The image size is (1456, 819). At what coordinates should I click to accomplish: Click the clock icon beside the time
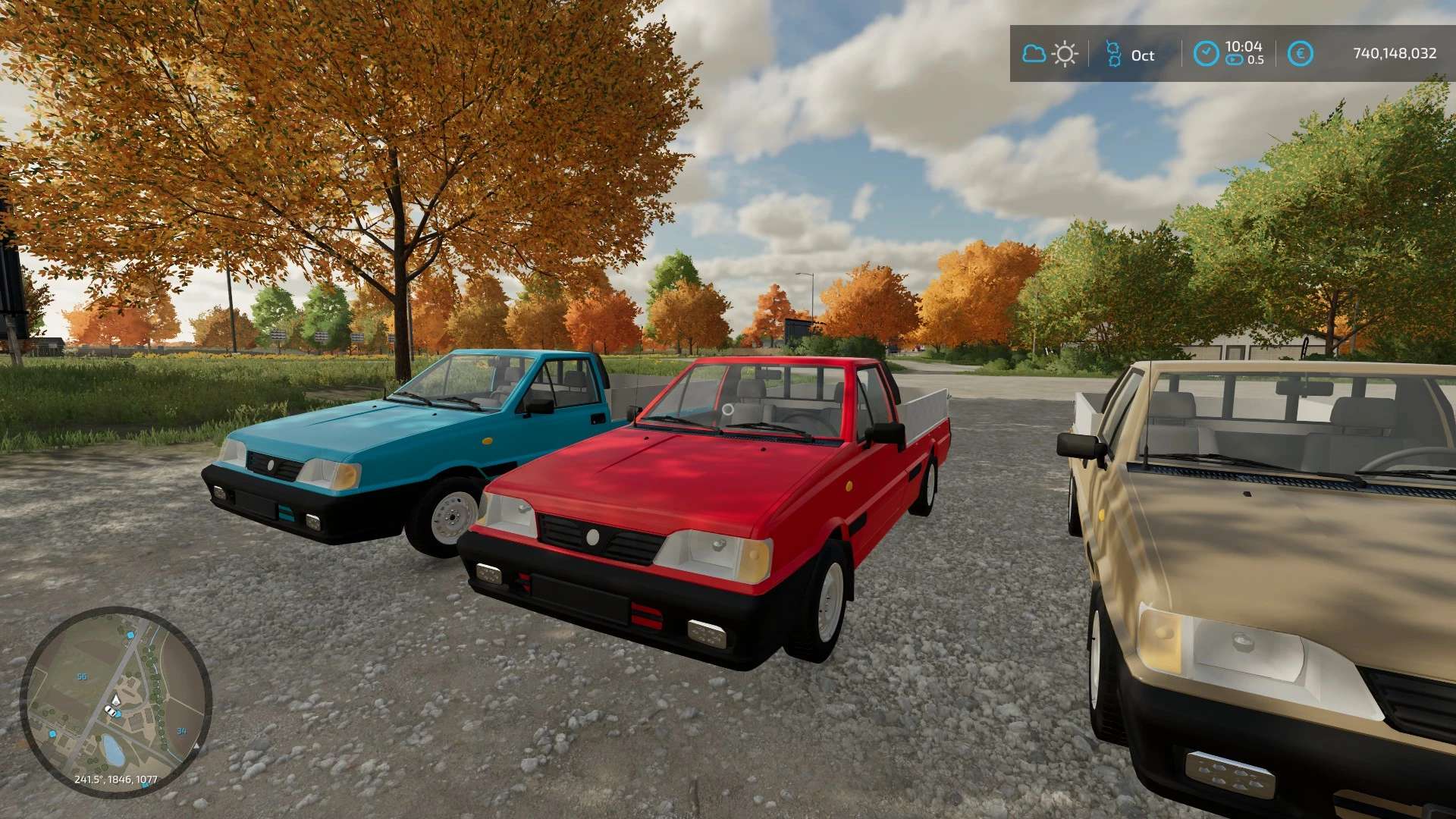(x=1206, y=54)
